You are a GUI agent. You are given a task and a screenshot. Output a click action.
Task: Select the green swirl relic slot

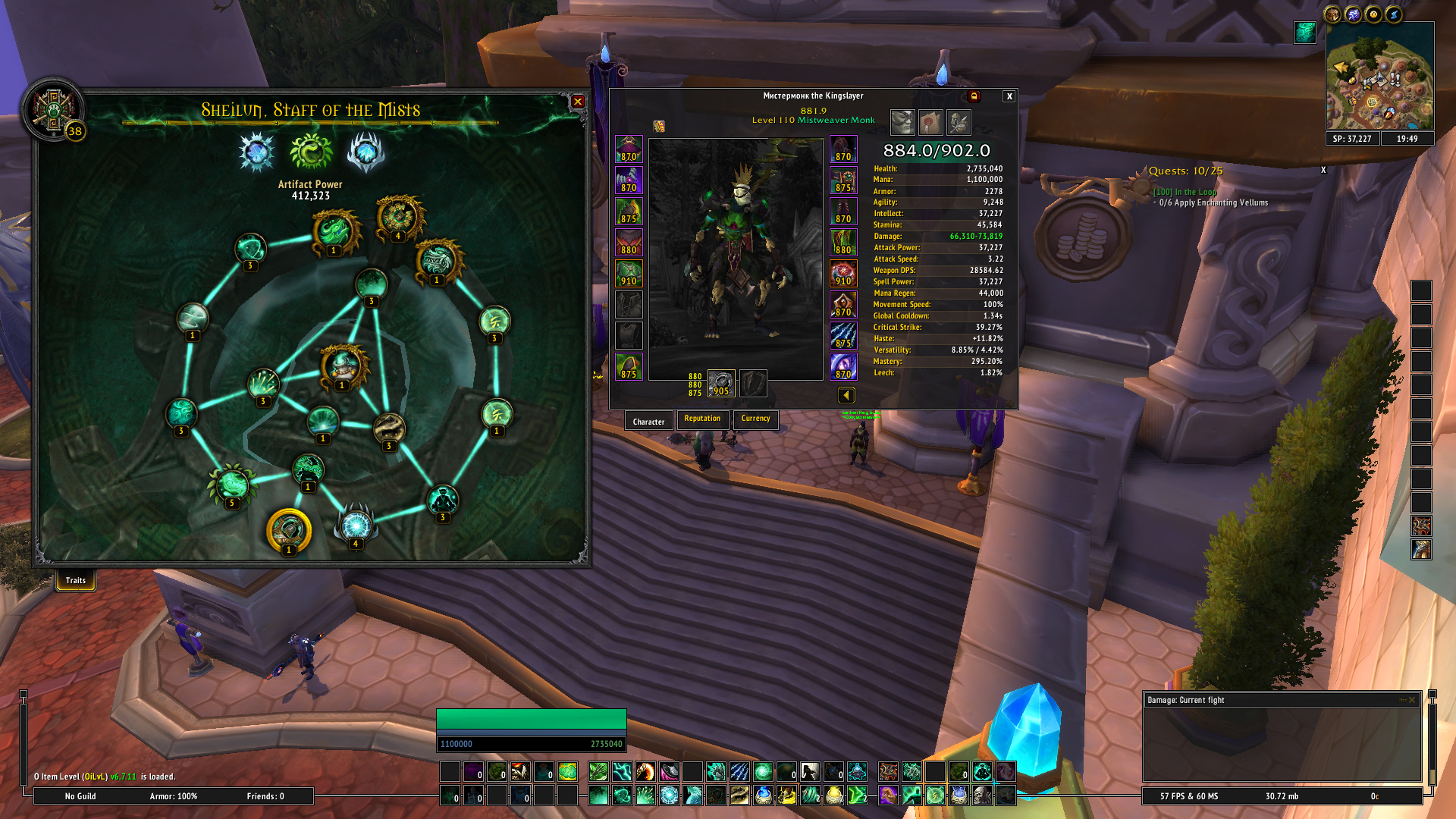pyautogui.click(x=311, y=152)
